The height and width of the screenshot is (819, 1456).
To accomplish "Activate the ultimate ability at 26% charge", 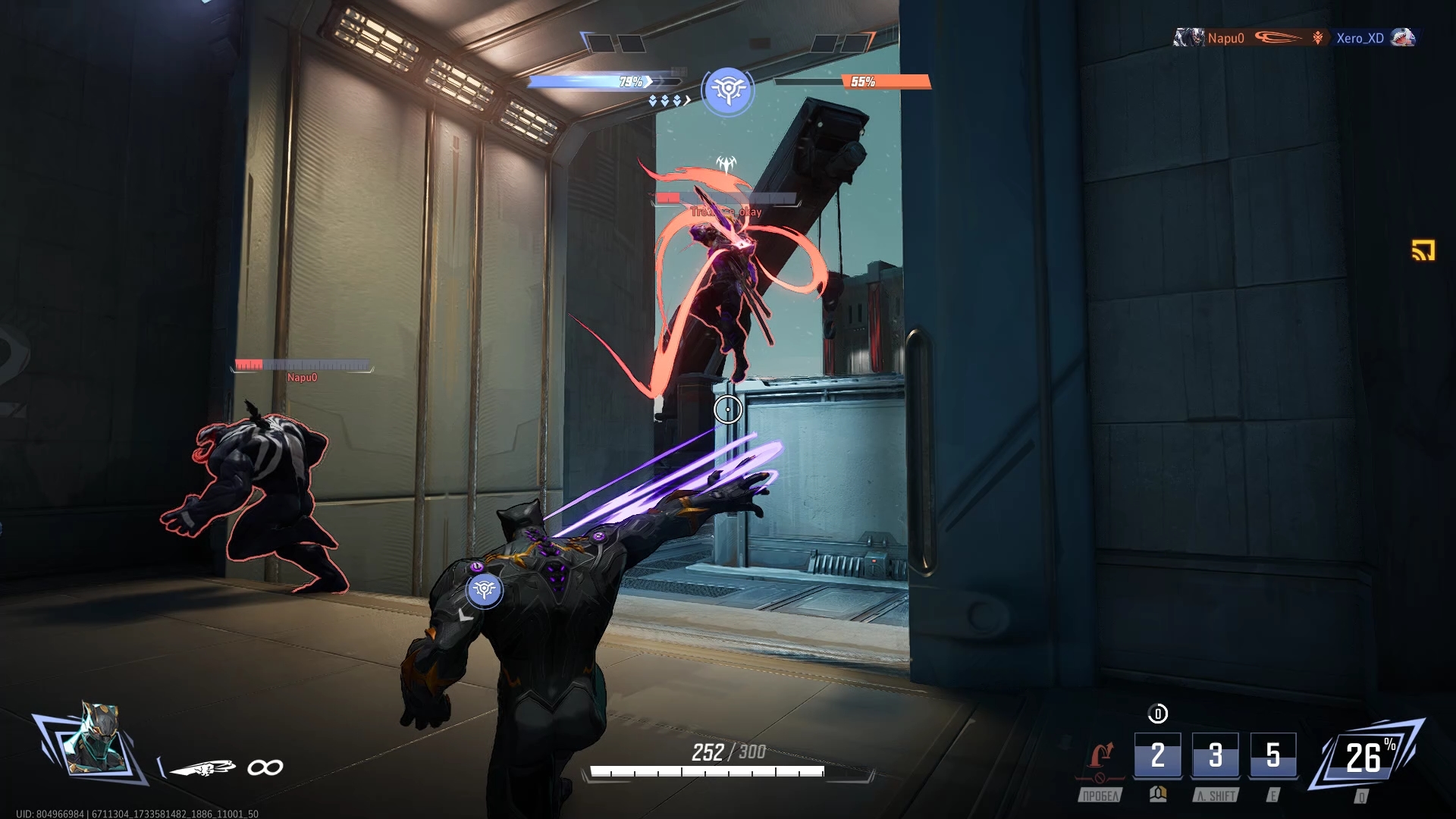I will click(x=1366, y=757).
